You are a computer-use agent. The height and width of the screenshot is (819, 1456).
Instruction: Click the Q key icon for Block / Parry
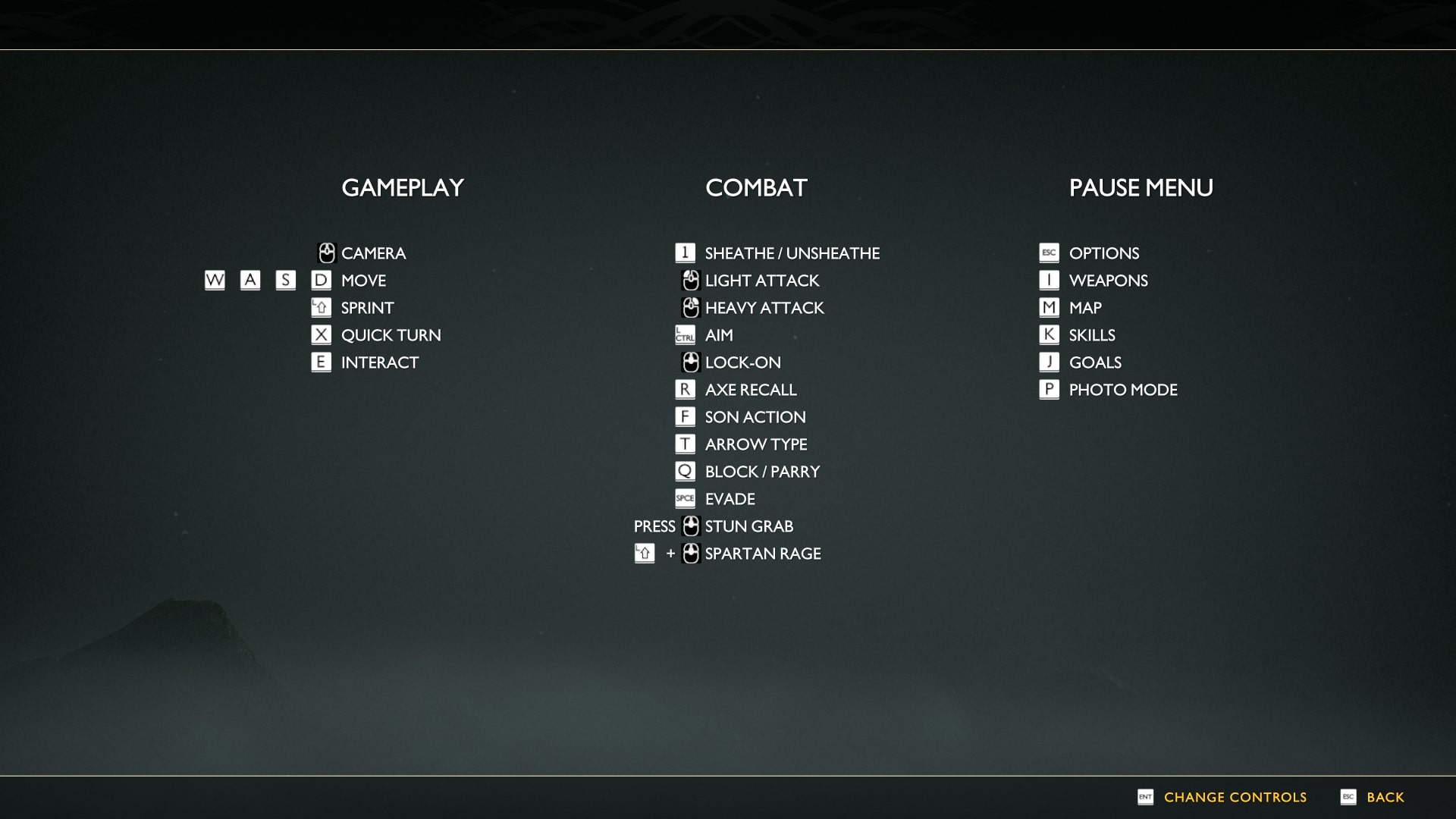(x=685, y=471)
